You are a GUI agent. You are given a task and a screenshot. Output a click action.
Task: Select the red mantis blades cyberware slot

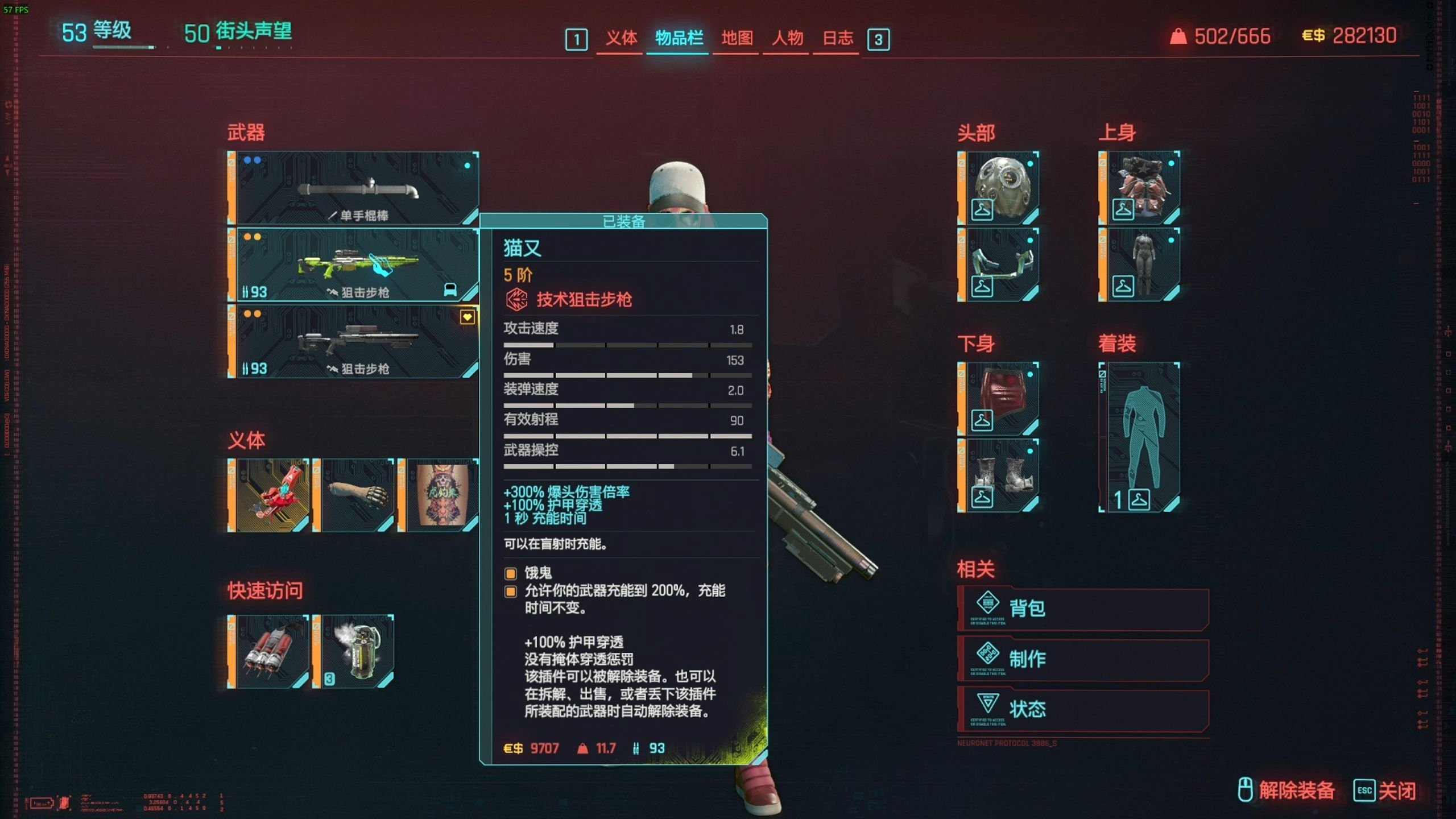click(x=268, y=495)
